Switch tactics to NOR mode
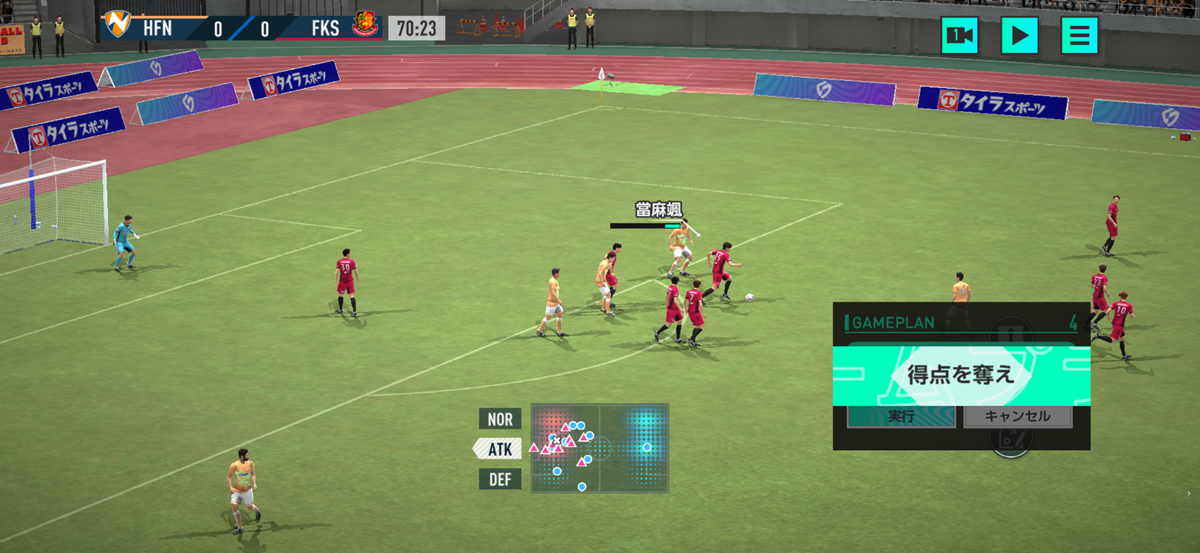 pyautogui.click(x=500, y=419)
